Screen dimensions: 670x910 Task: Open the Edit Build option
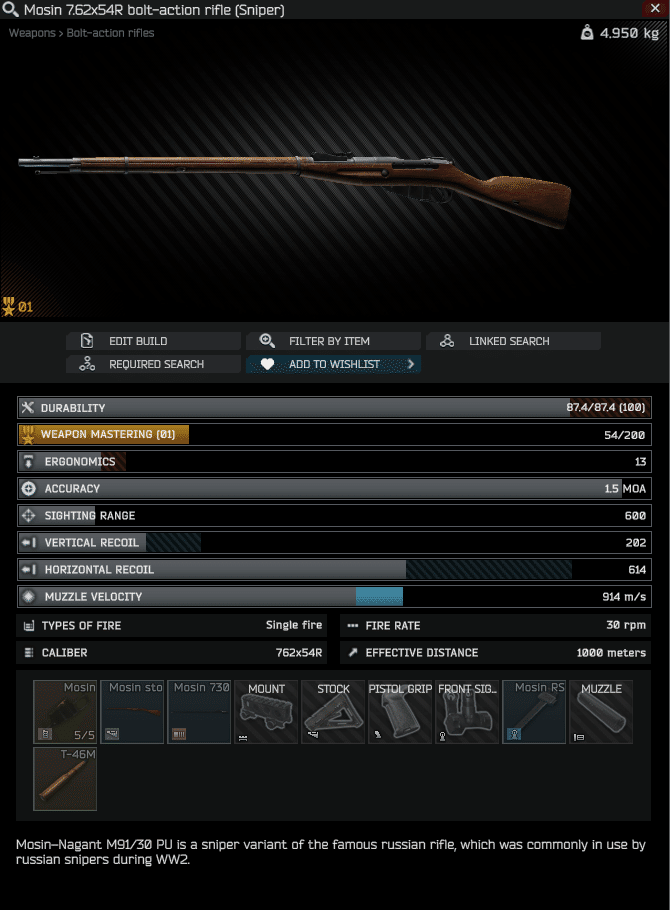tap(153, 341)
